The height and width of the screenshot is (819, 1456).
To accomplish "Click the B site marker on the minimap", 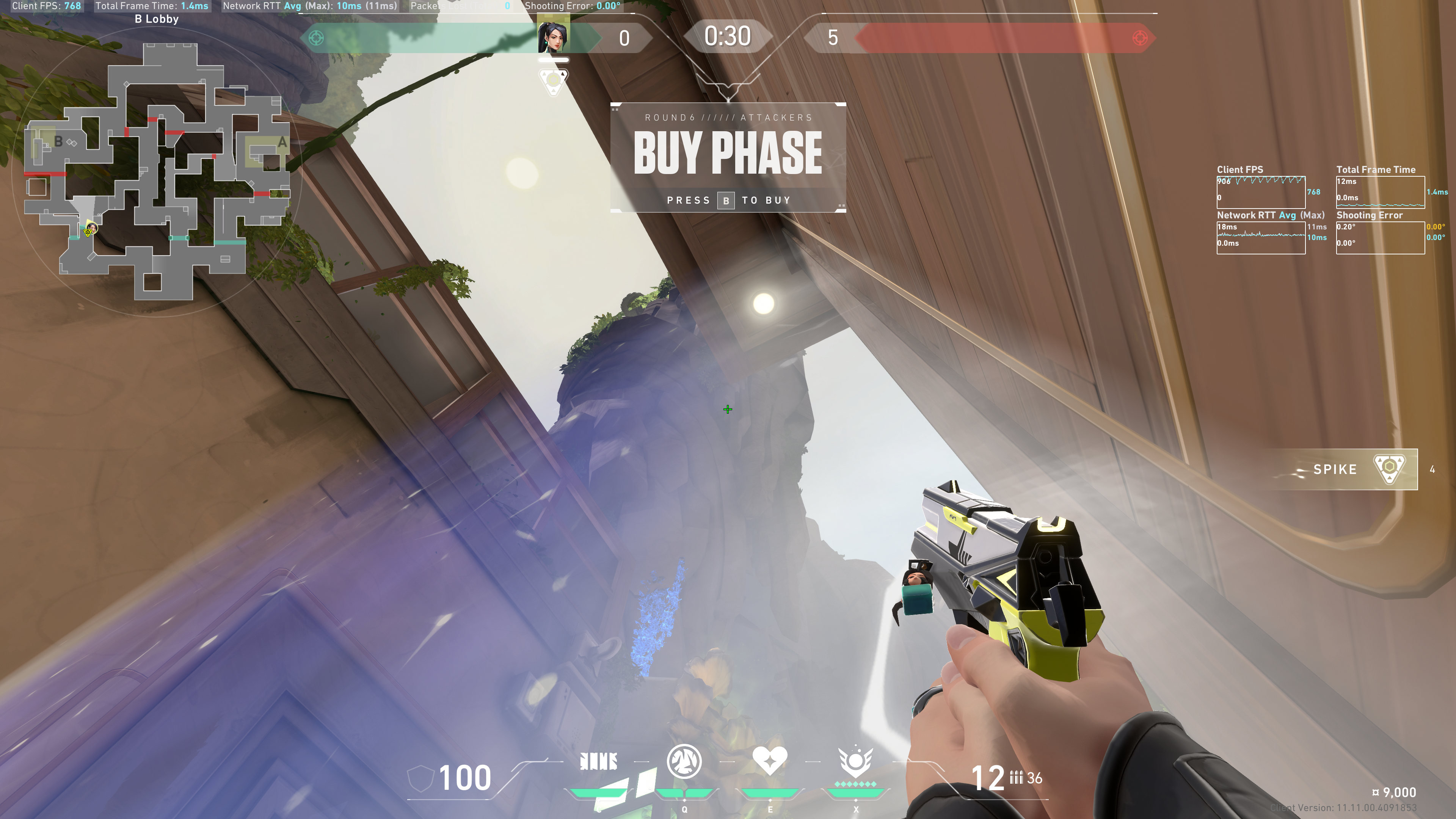I will pos(58,141).
